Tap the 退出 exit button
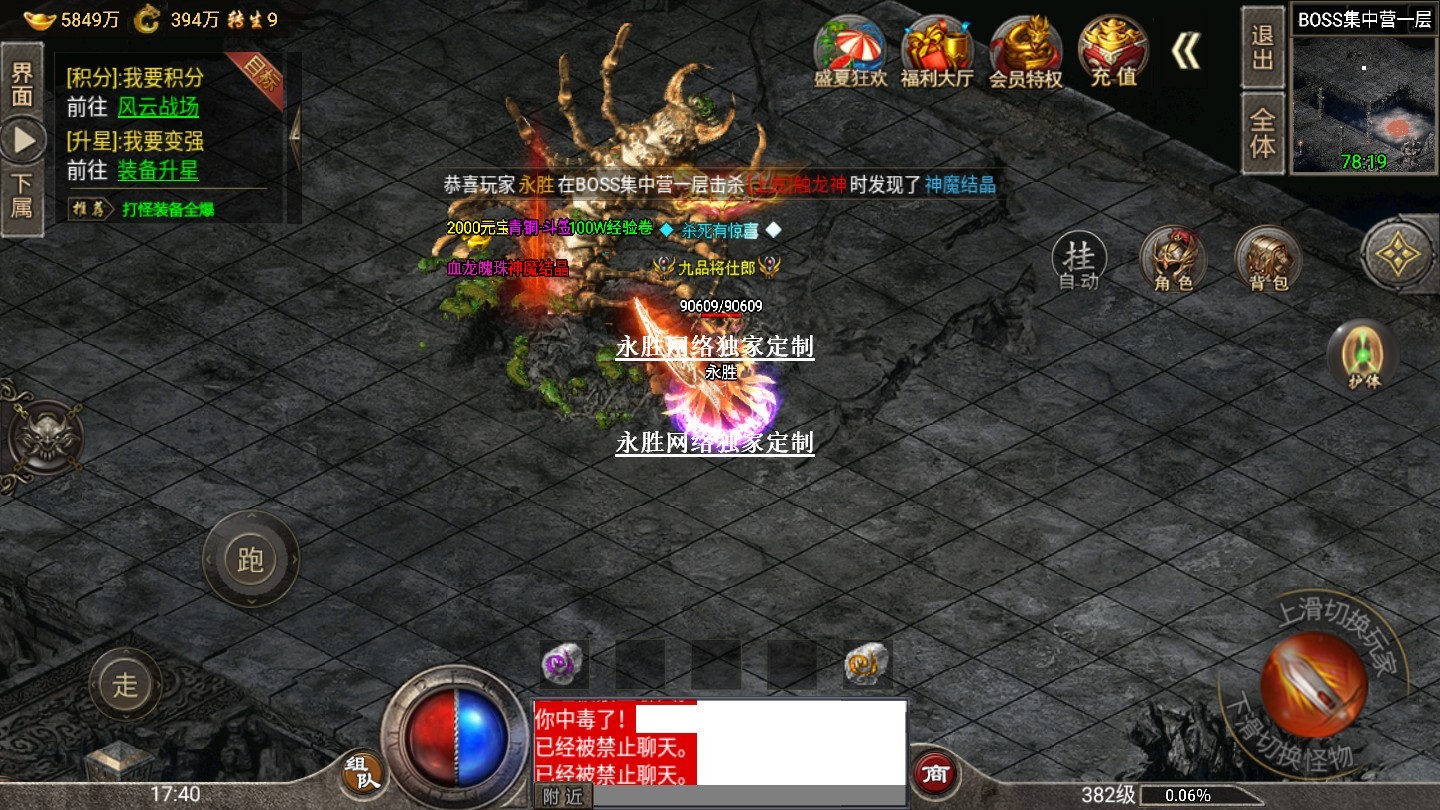The width and height of the screenshot is (1440, 810). [1263, 48]
